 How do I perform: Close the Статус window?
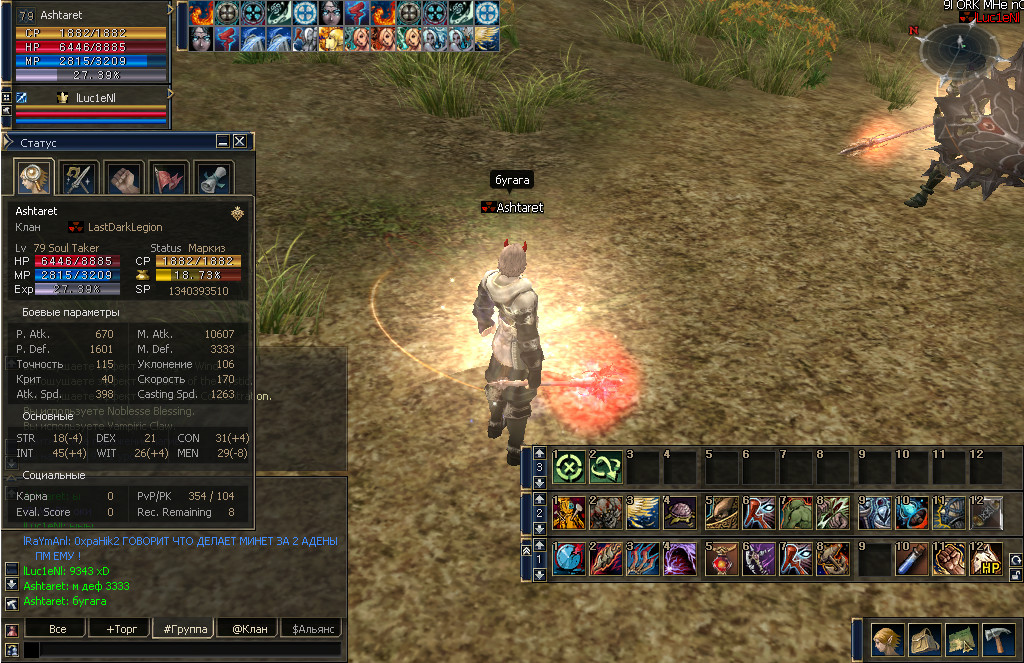(x=240, y=142)
